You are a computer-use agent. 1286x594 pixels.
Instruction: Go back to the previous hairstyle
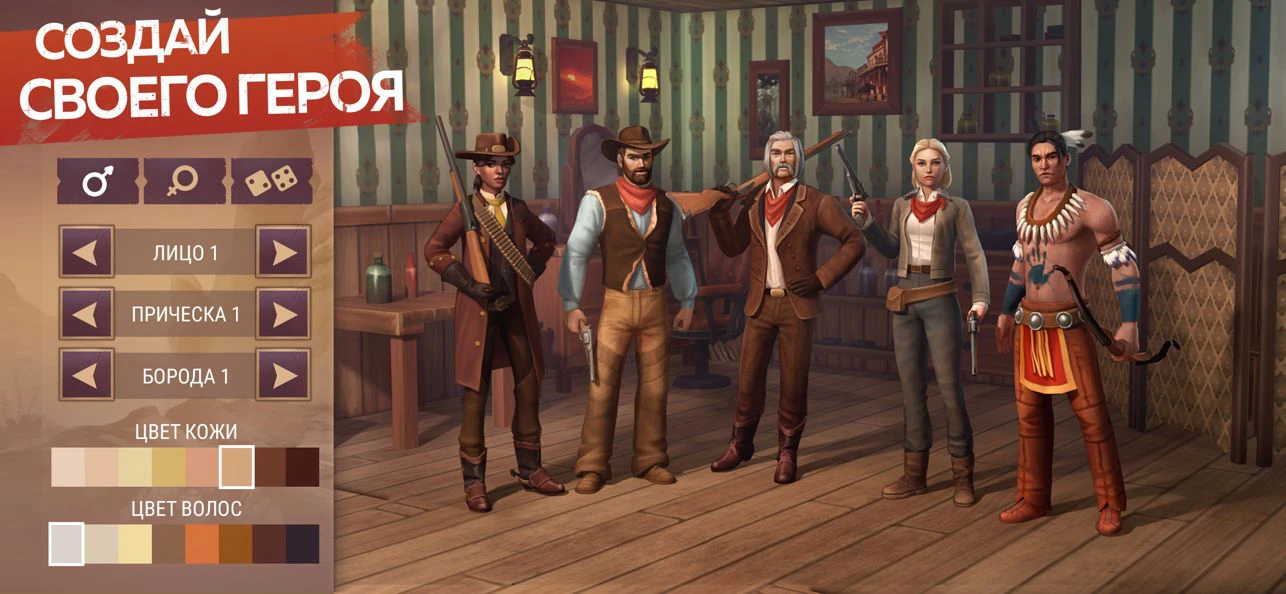coord(86,314)
